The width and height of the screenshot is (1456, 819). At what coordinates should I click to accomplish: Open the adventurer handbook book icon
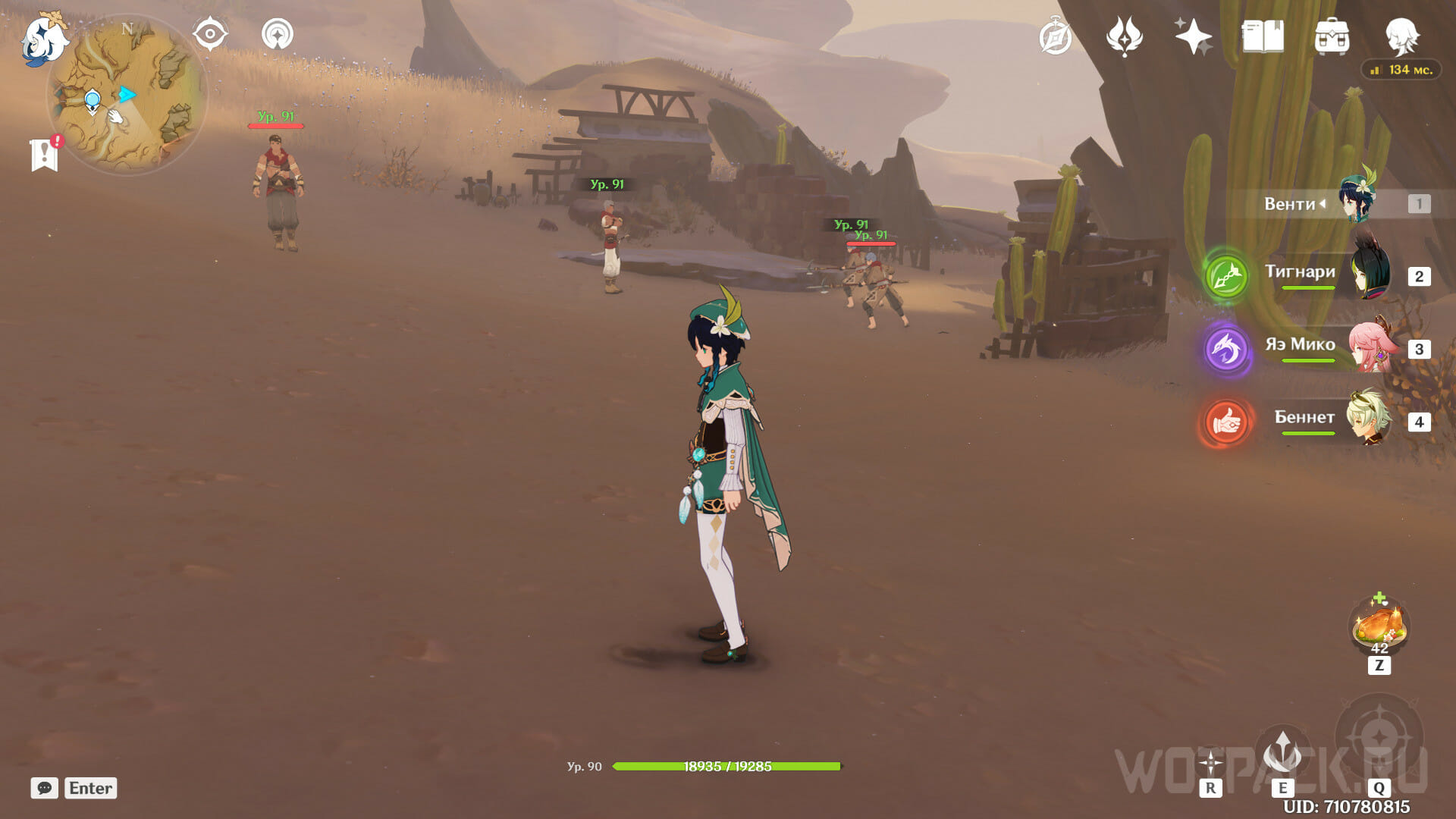(x=1263, y=36)
